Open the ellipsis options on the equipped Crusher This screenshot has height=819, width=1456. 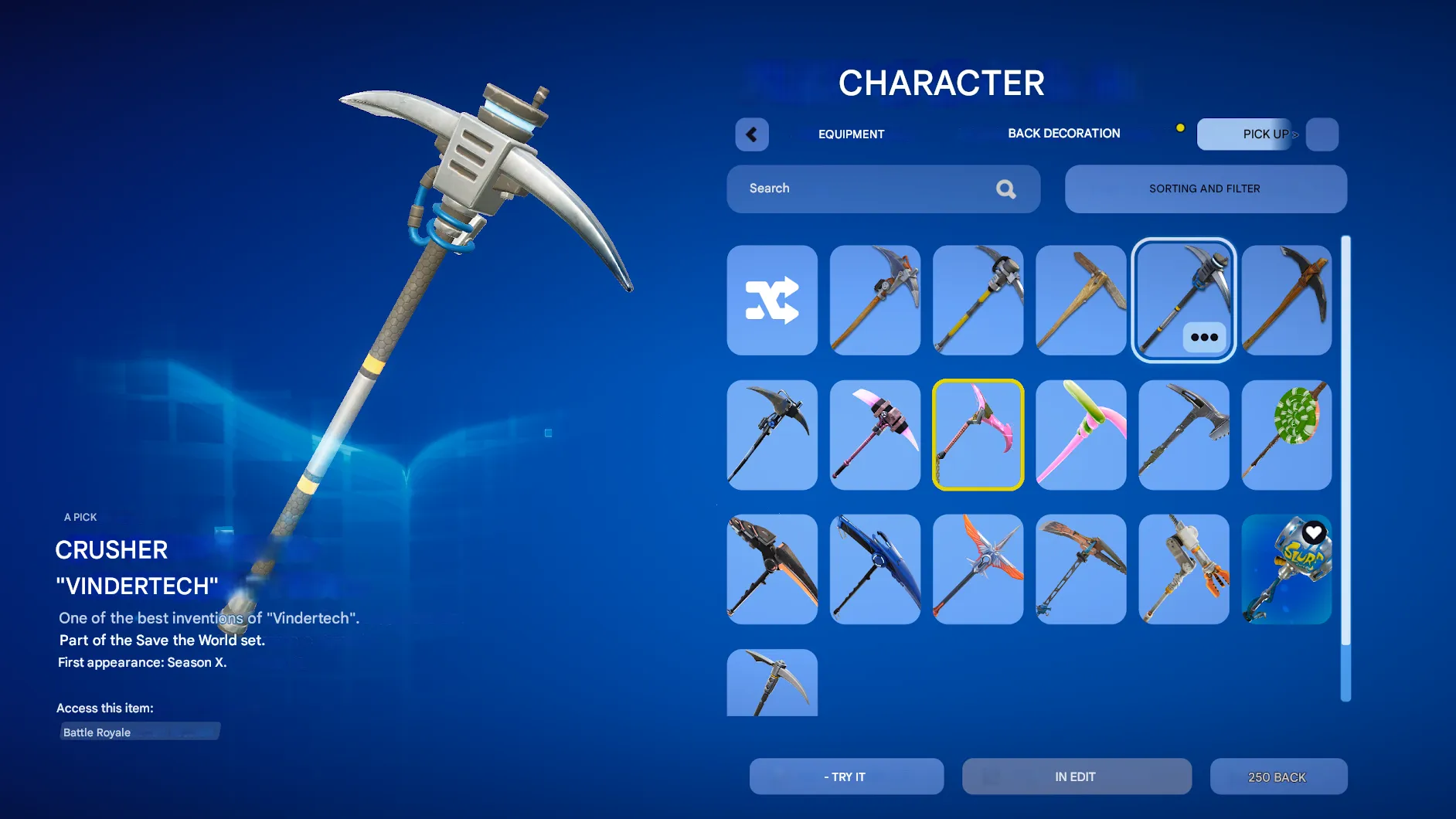(x=1203, y=336)
